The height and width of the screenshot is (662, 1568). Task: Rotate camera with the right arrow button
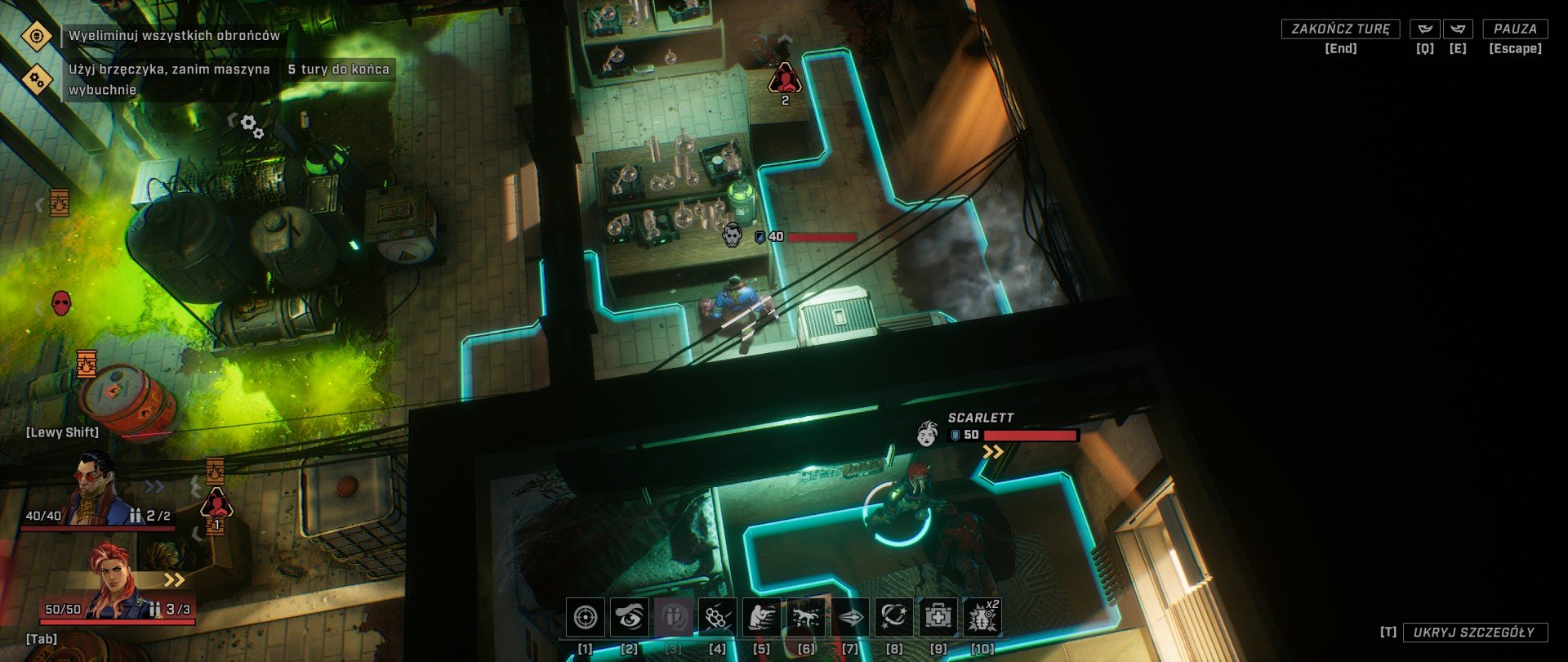click(1458, 29)
